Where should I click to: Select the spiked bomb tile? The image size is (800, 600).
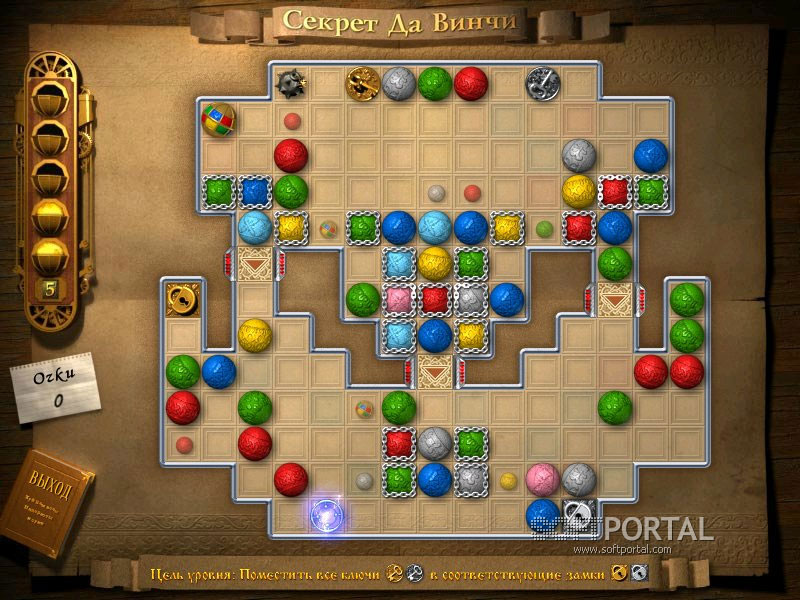(x=291, y=82)
